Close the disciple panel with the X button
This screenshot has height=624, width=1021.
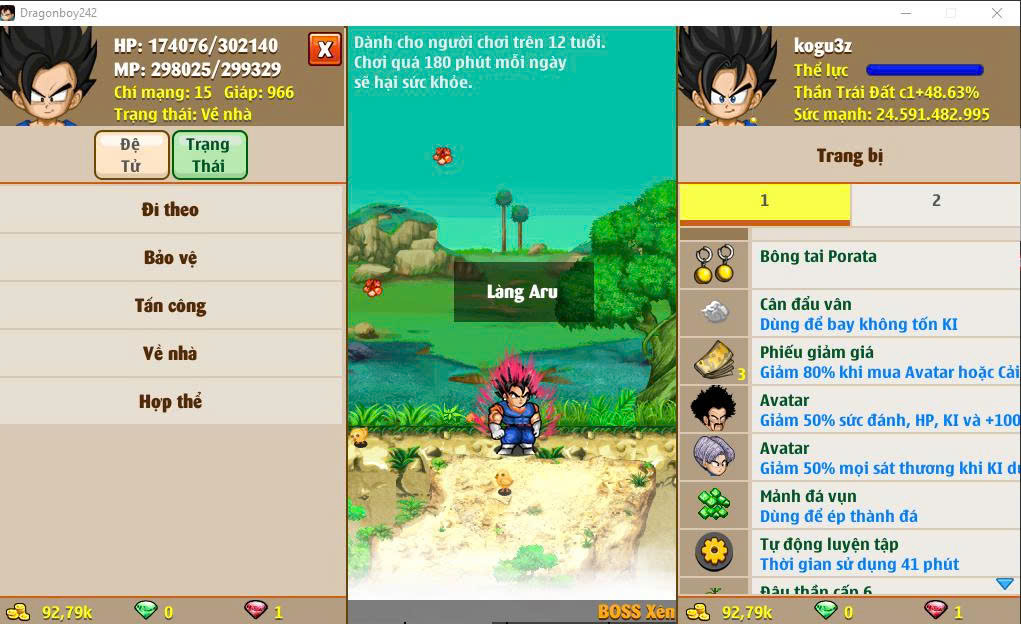(324, 49)
